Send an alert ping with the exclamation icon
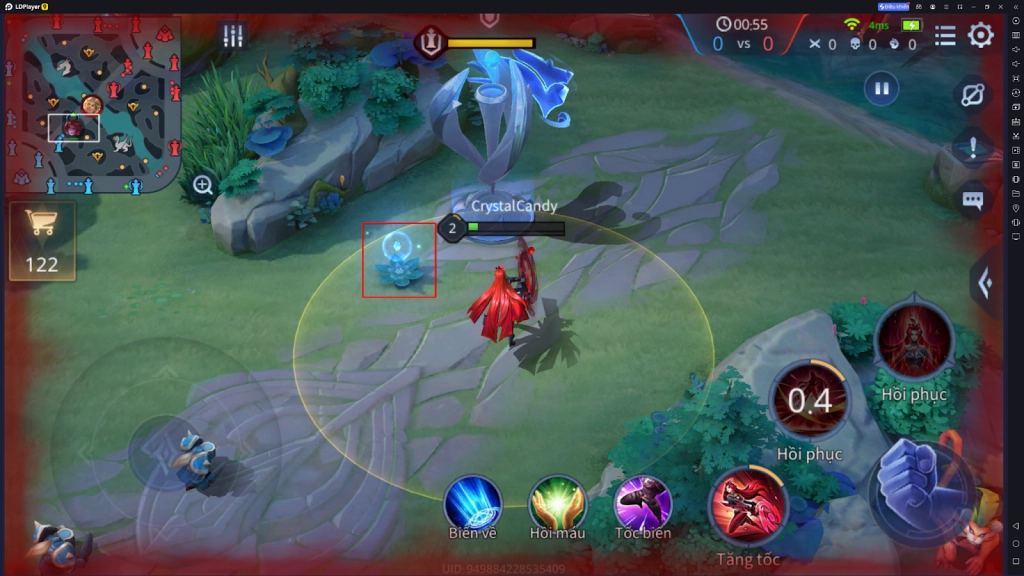 coord(973,148)
